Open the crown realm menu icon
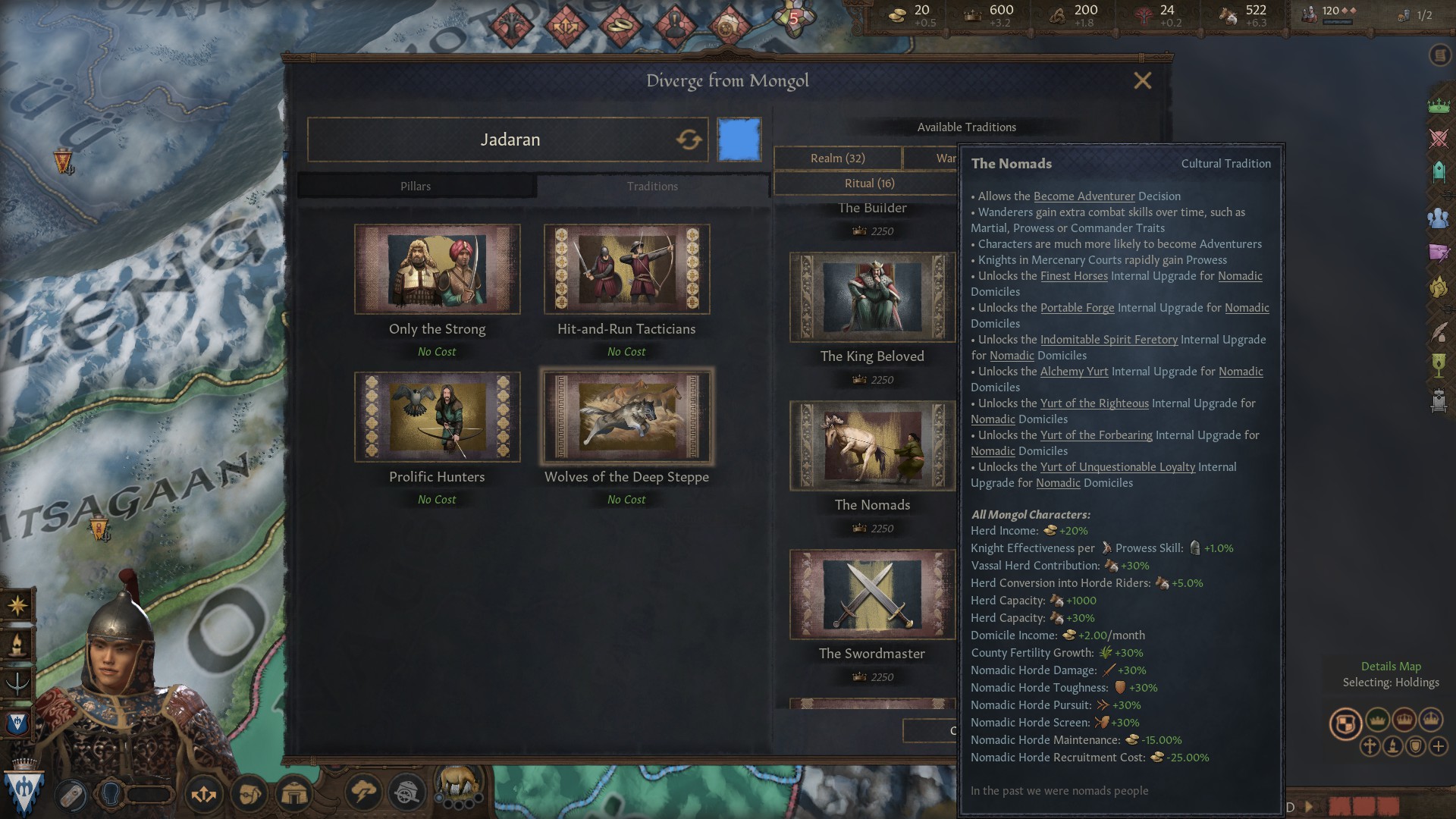 pyautogui.click(x=1439, y=106)
